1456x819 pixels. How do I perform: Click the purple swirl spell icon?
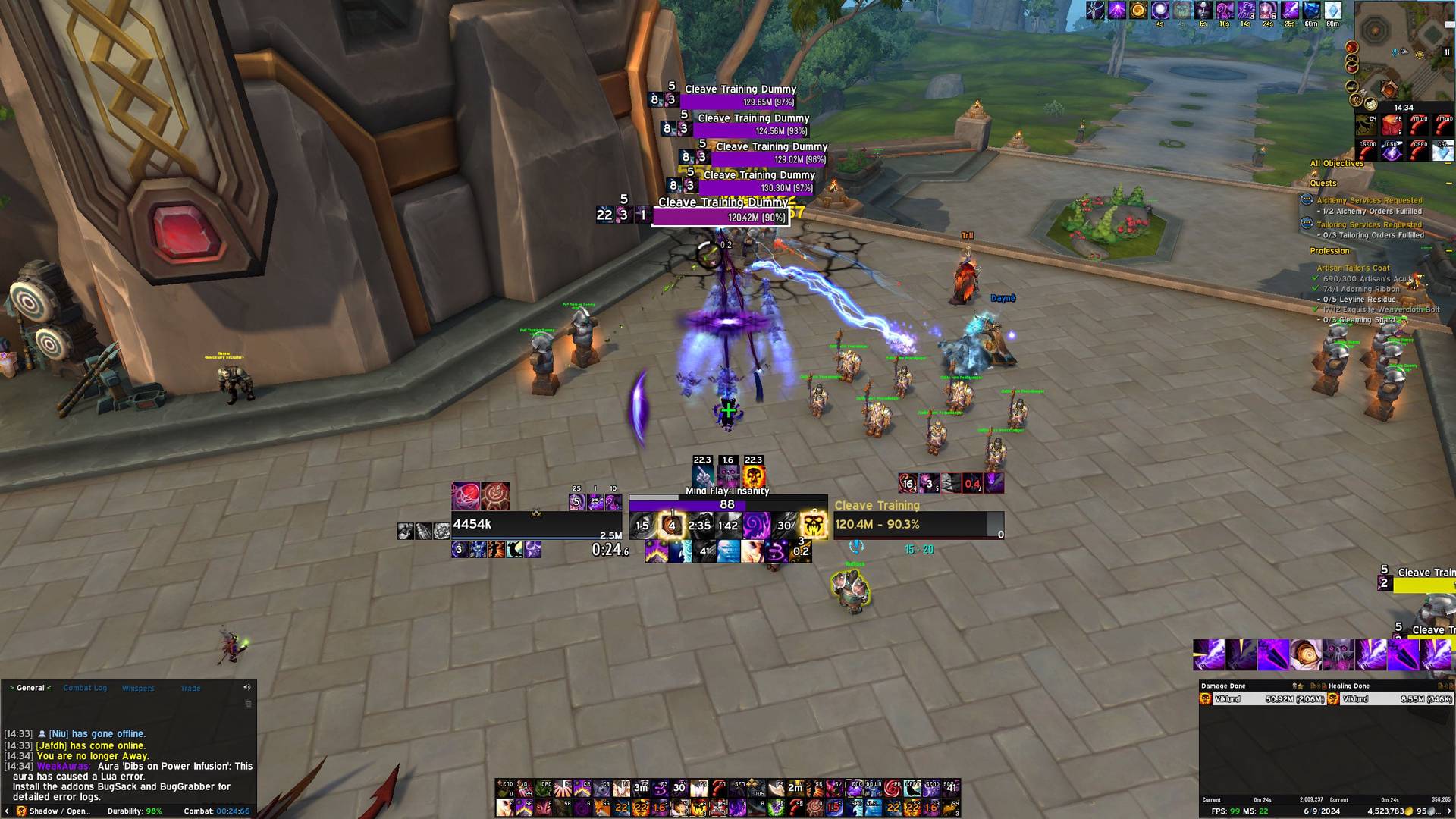point(756,525)
